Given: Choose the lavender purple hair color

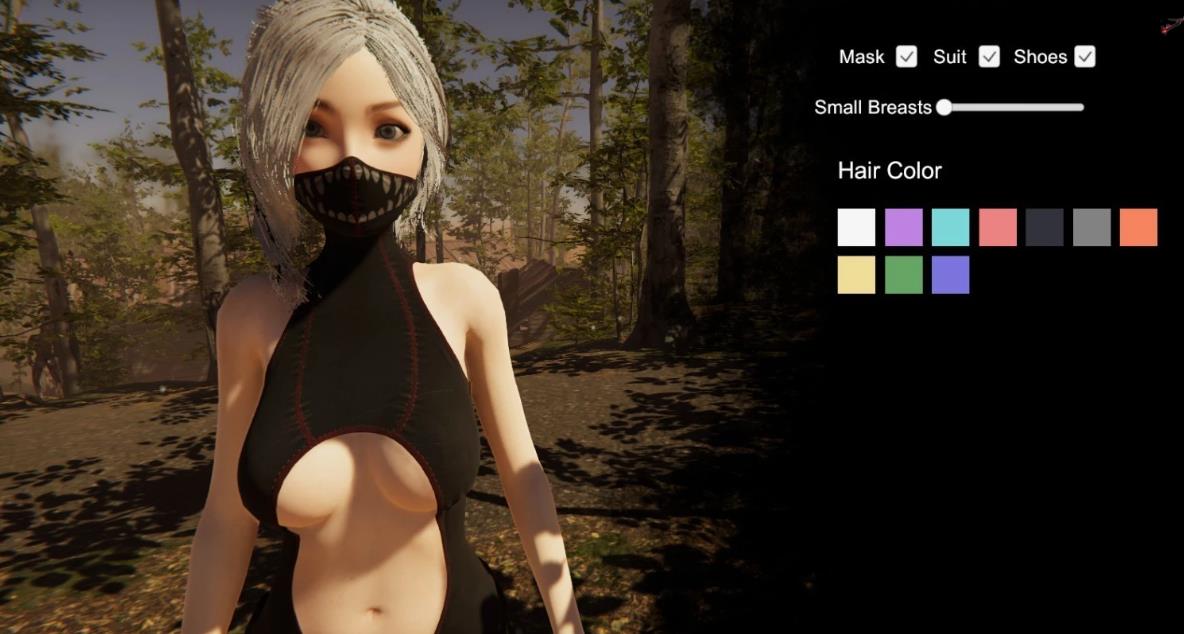Looking at the screenshot, I should point(903,227).
